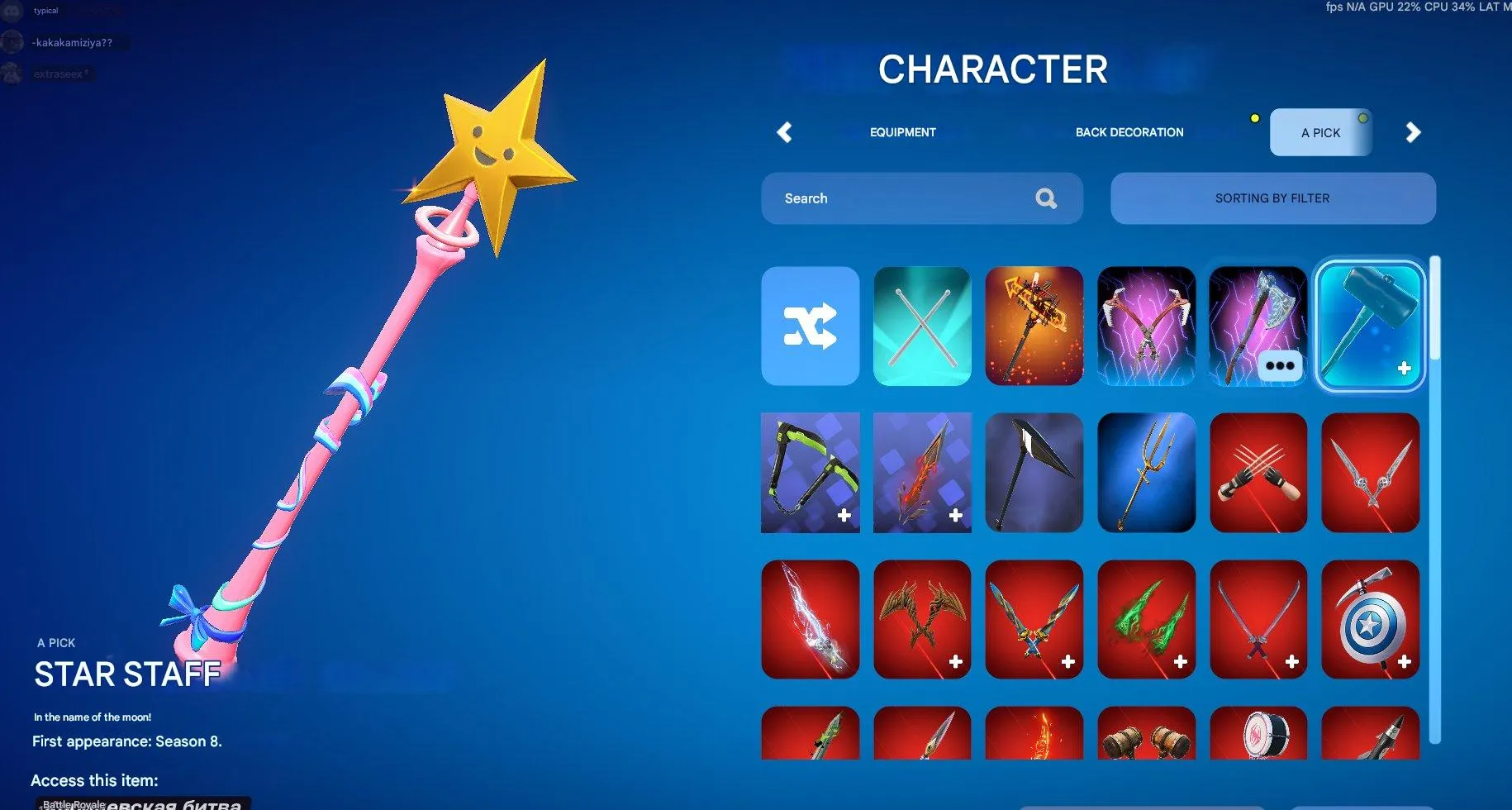Select the golden trident pickaxe
The image size is (1512, 810).
click(x=1146, y=472)
